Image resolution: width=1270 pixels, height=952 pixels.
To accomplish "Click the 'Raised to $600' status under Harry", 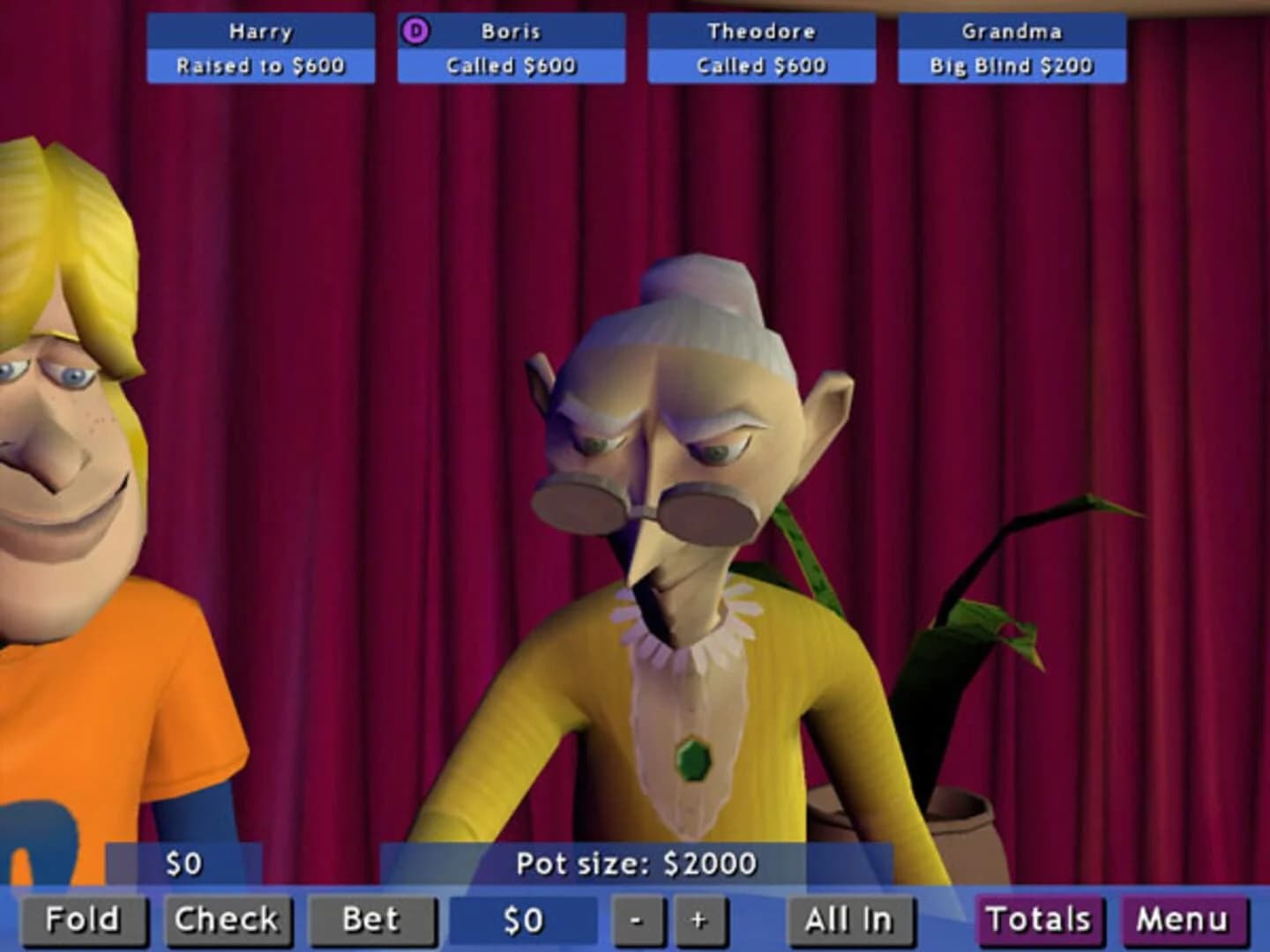I will click(260, 65).
